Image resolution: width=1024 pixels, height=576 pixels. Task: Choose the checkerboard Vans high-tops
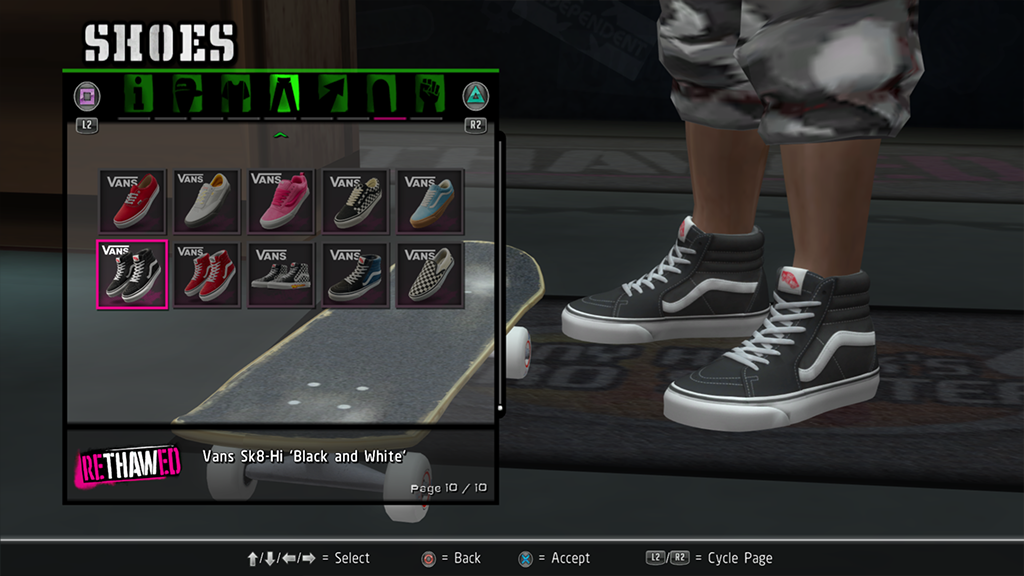281,275
